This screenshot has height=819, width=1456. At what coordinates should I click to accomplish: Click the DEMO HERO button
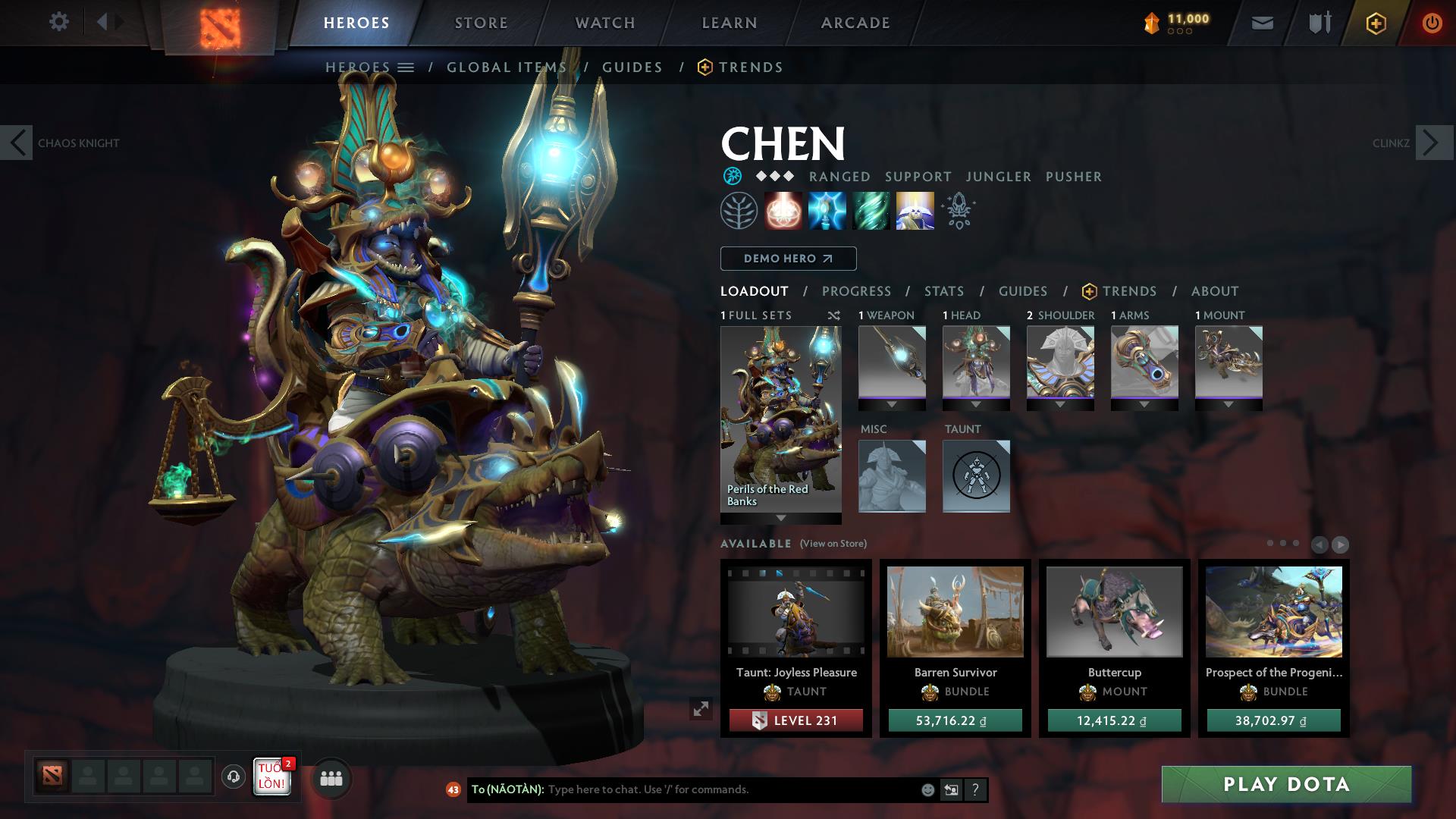(x=787, y=258)
